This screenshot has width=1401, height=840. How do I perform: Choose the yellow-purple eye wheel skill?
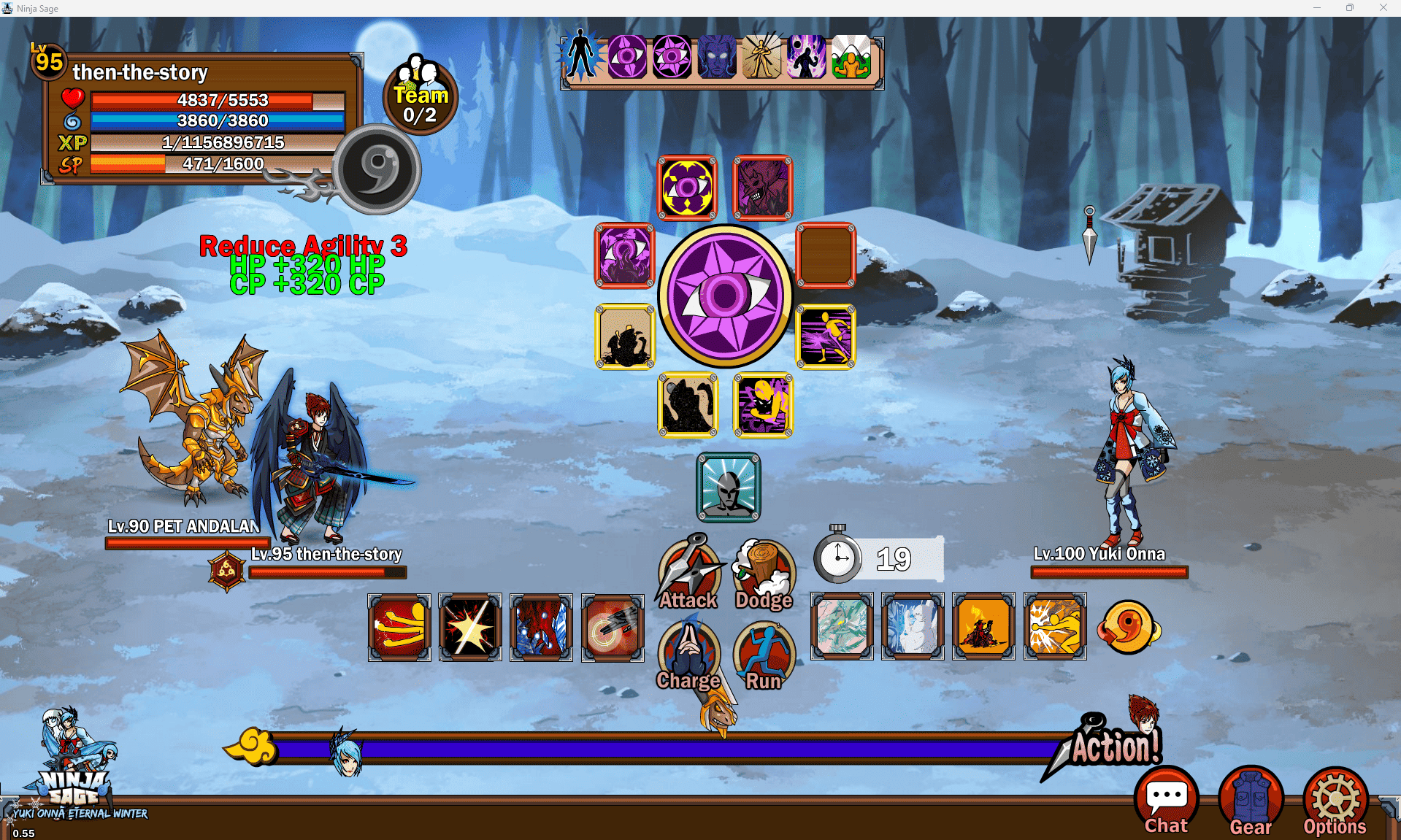687,188
